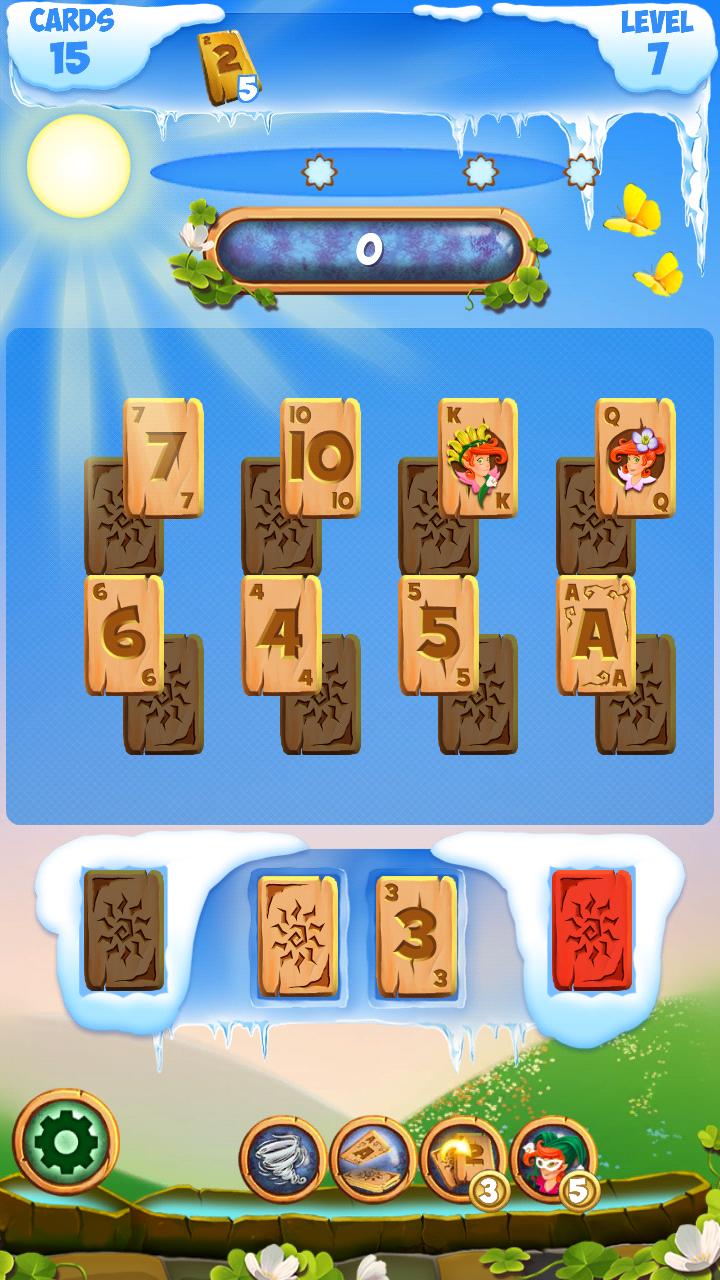Activate the burning card power-up

pos(462,1158)
